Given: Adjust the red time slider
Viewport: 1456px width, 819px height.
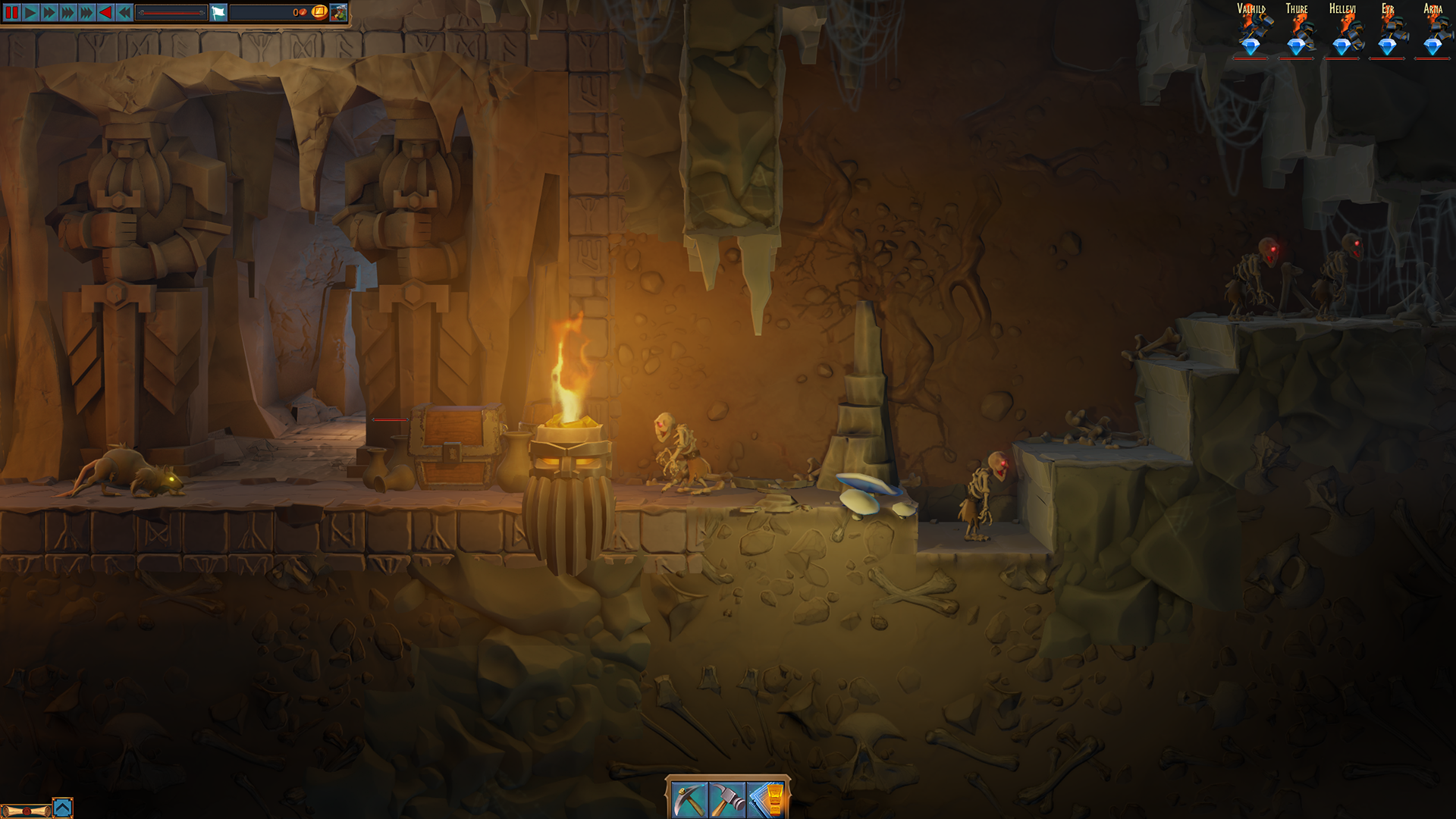Looking at the screenshot, I should pos(173,13).
